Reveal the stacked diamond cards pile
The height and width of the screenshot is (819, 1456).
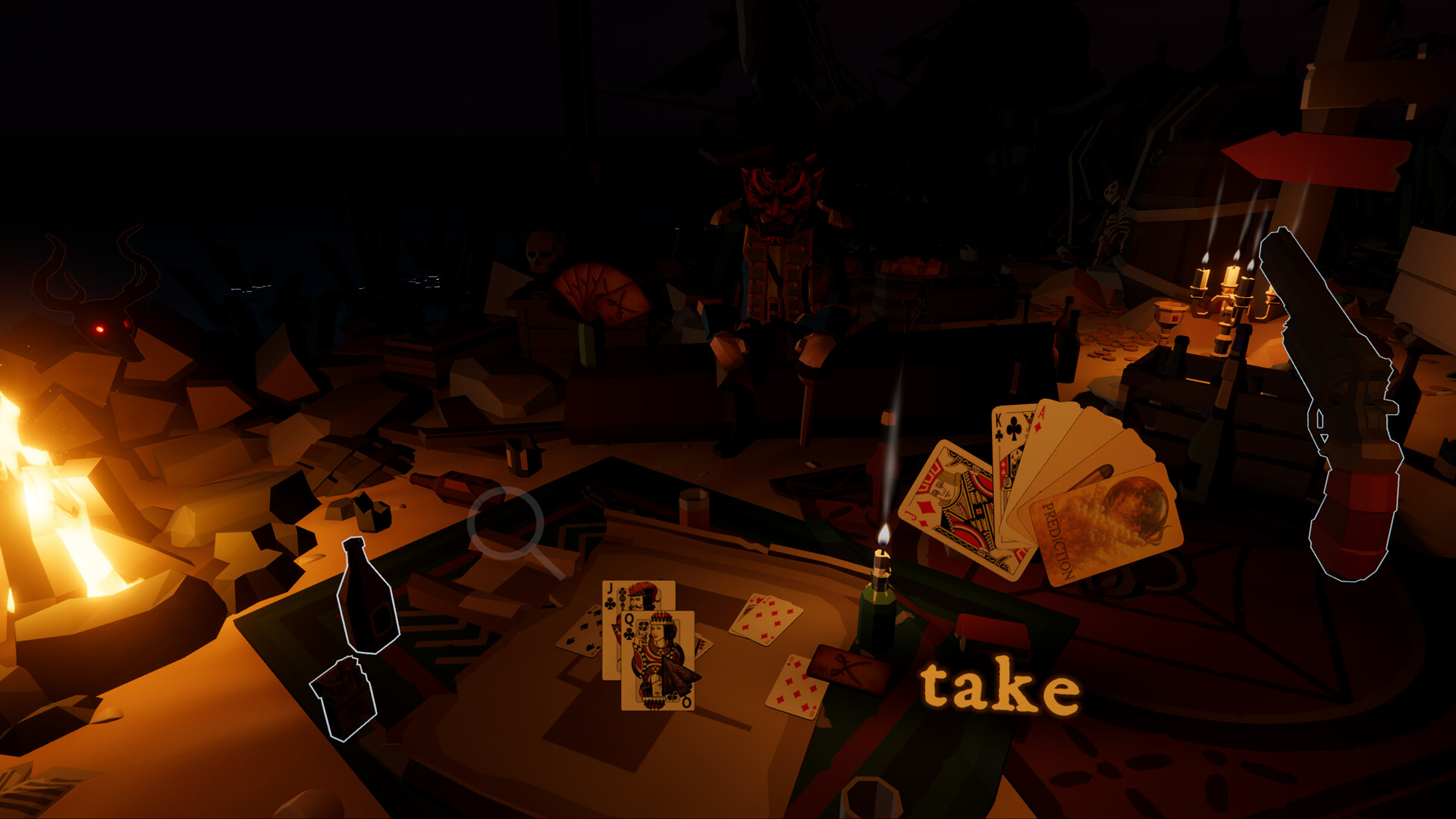764,619
